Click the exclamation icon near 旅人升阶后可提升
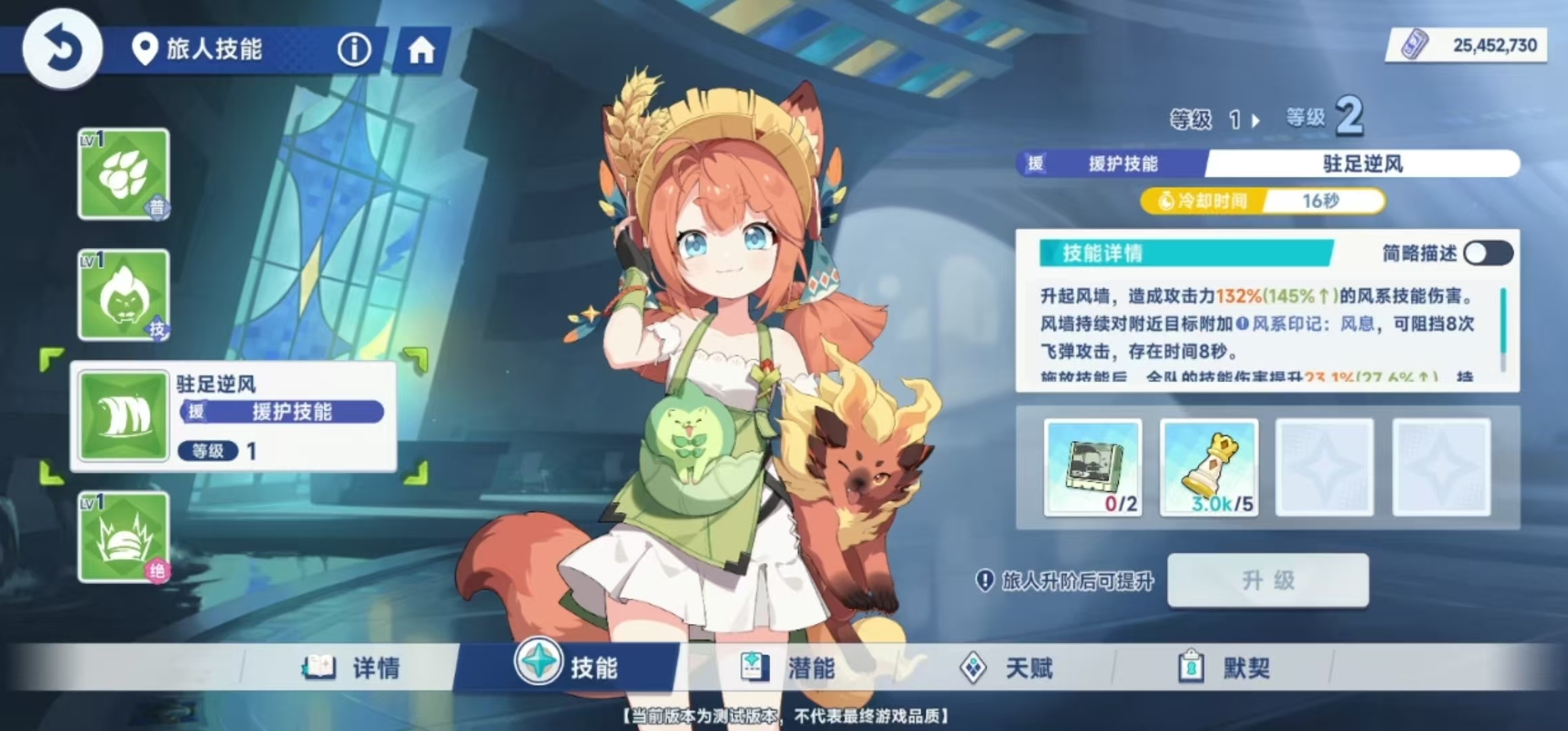 (x=986, y=580)
